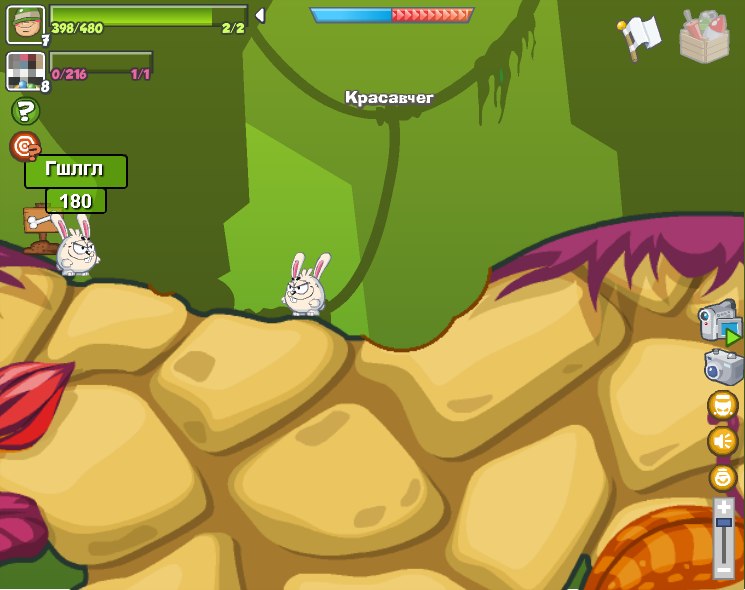This screenshot has width=745, height=590.
Task: Open help with the green question mark
Action: [25, 111]
